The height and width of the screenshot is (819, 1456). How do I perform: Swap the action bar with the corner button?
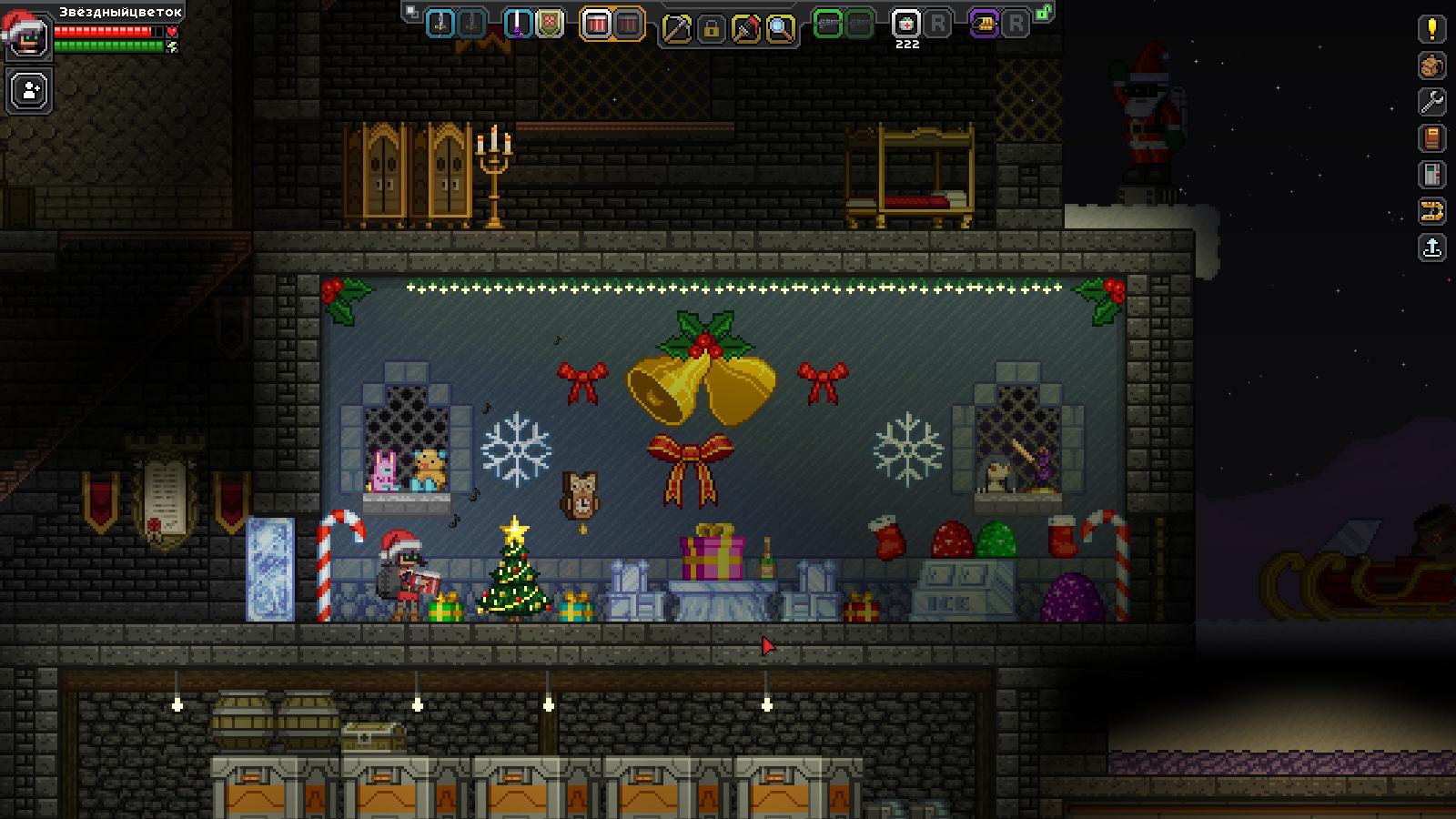412,12
